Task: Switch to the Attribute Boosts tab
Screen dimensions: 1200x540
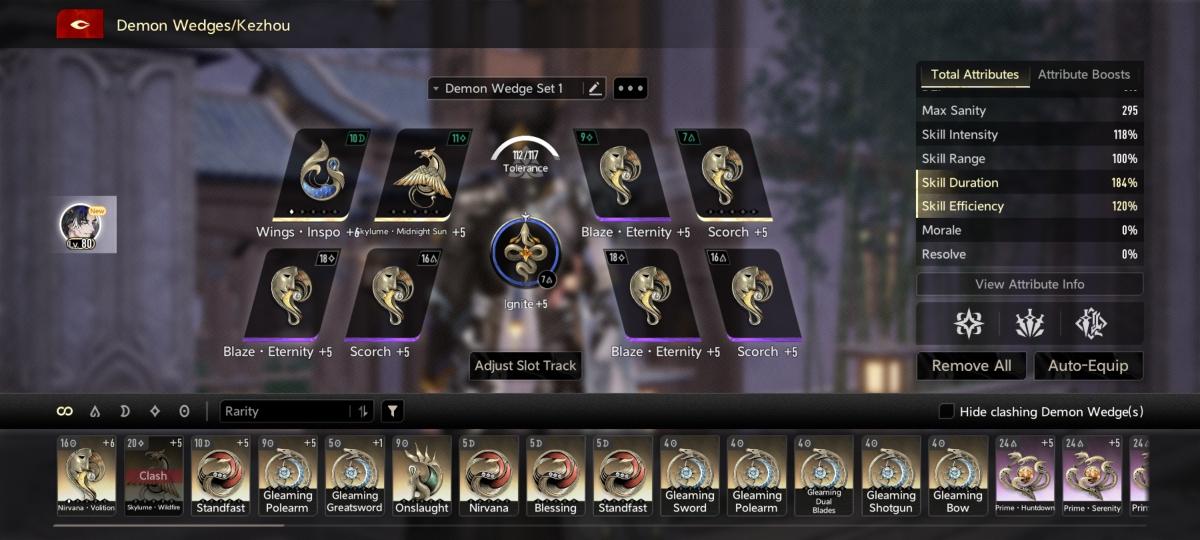Action: (1084, 74)
